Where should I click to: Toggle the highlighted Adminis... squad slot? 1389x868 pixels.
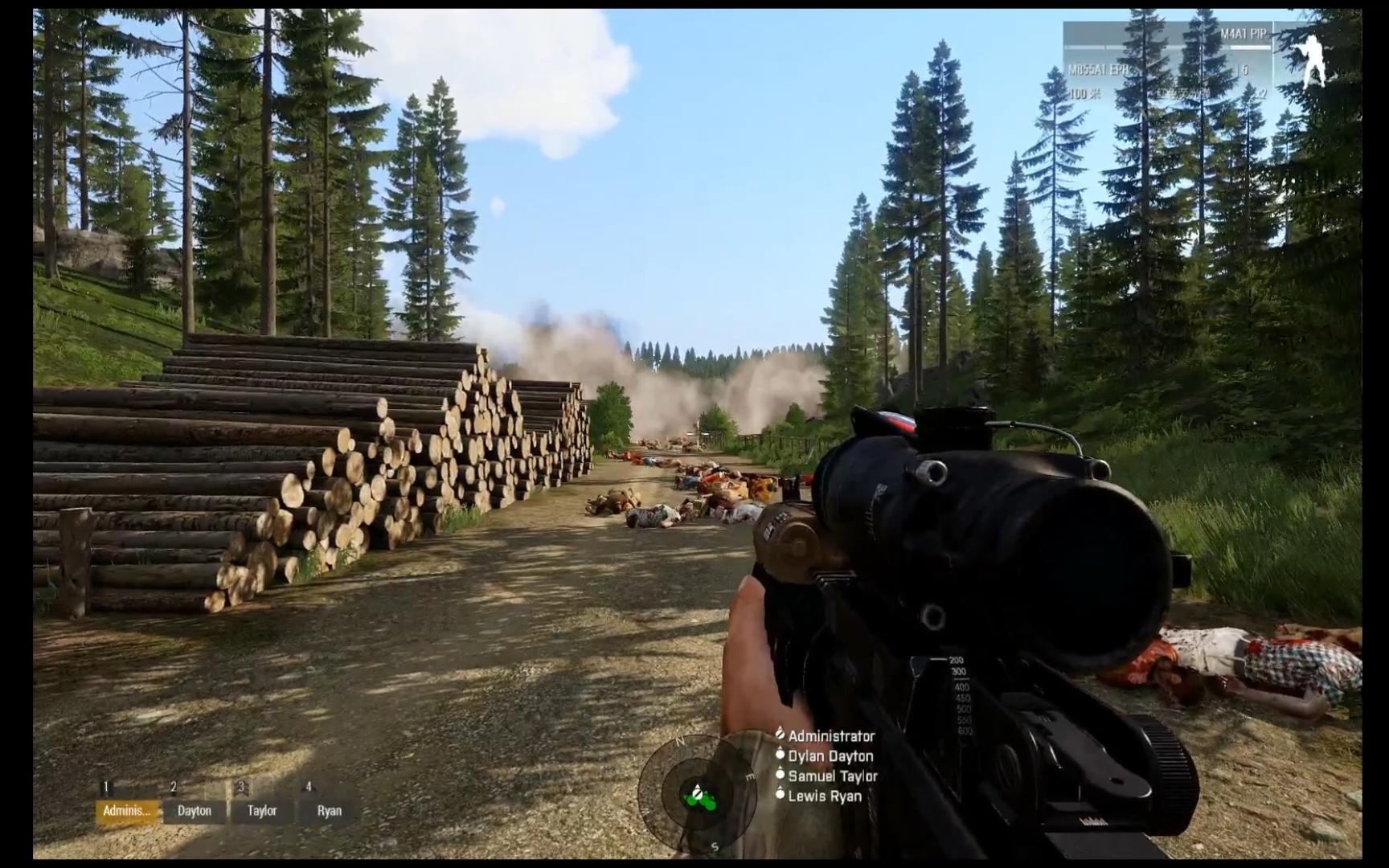click(x=126, y=811)
